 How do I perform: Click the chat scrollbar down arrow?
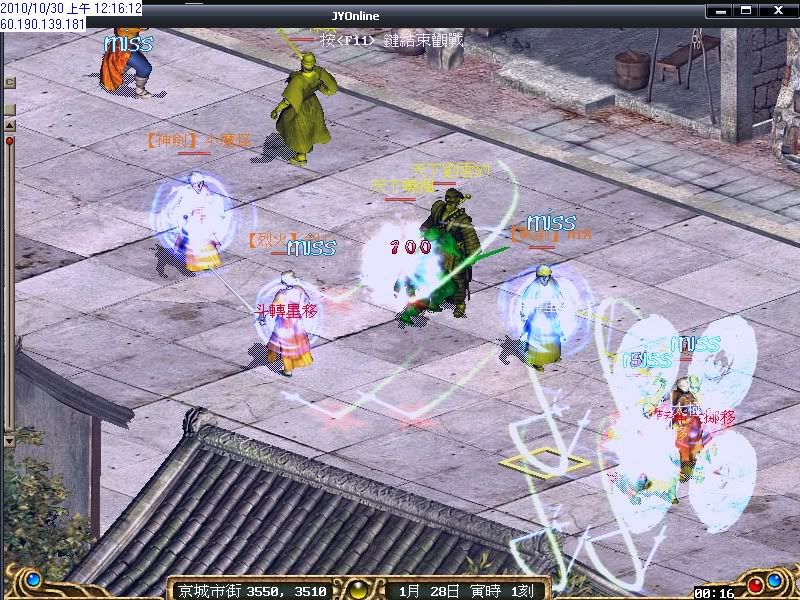(x=10, y=438)
